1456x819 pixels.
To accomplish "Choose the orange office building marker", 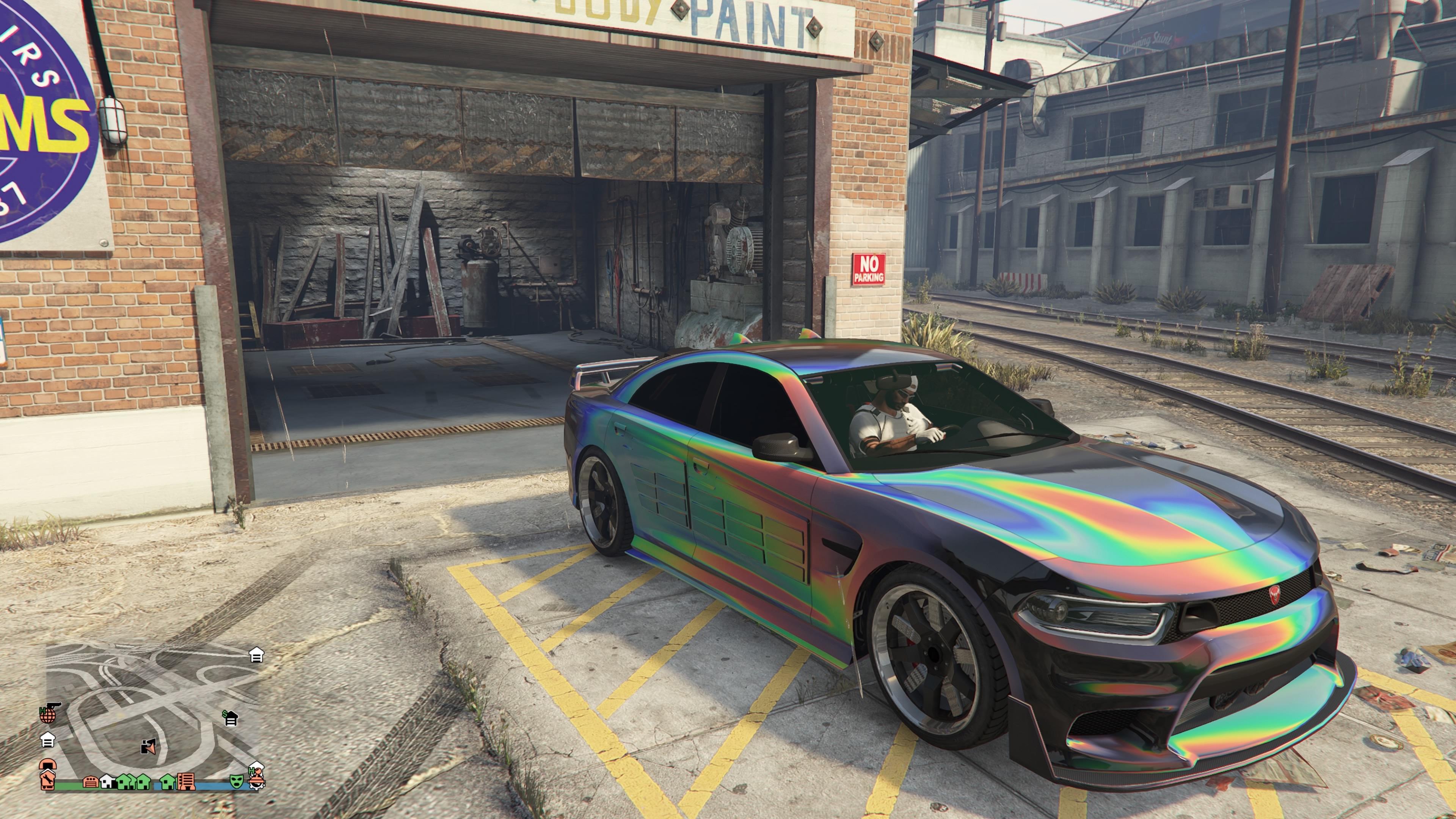I will click(x=186, y=782).
